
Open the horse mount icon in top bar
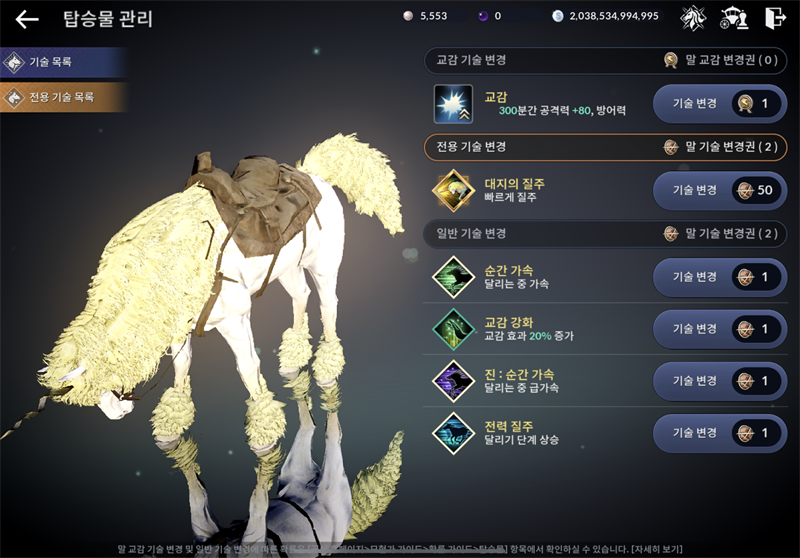click(x=693, y=17)
